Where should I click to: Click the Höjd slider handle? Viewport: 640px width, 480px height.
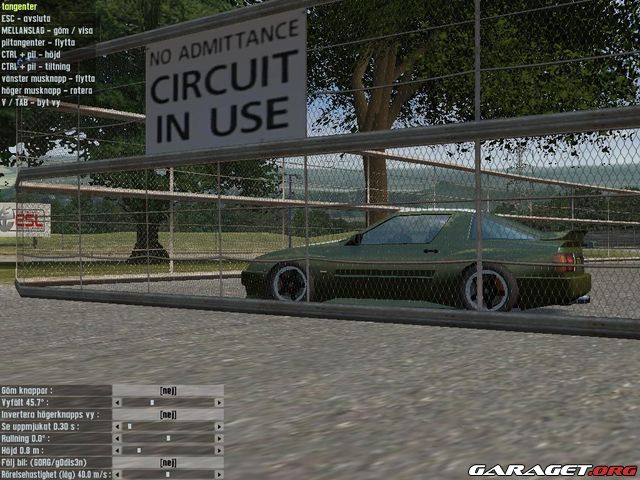pos(140,450)
